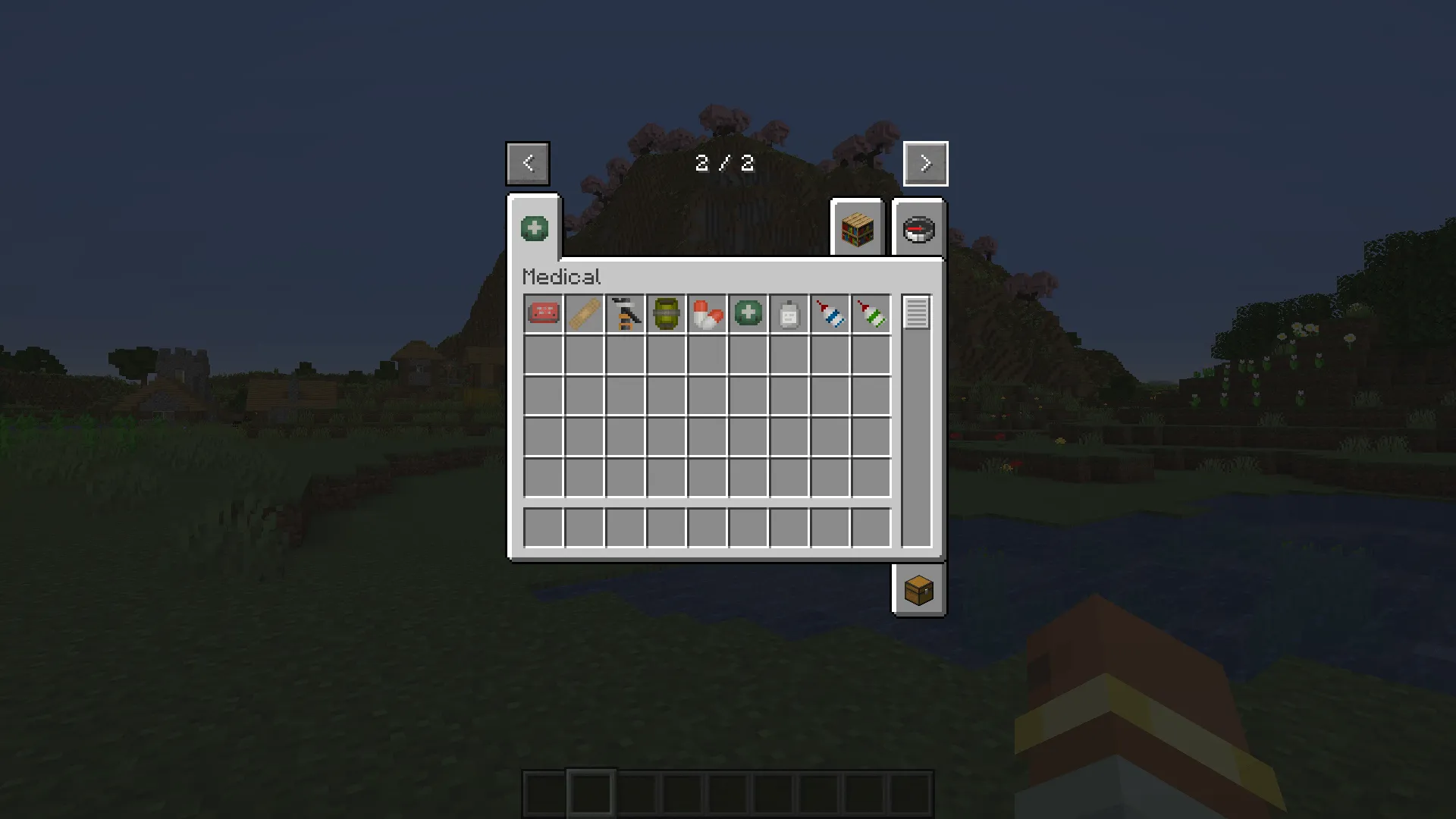This screenshot has height=819, width=1456.
Task: Select the Medical tab with green cross
Action: tap(534, 227)
